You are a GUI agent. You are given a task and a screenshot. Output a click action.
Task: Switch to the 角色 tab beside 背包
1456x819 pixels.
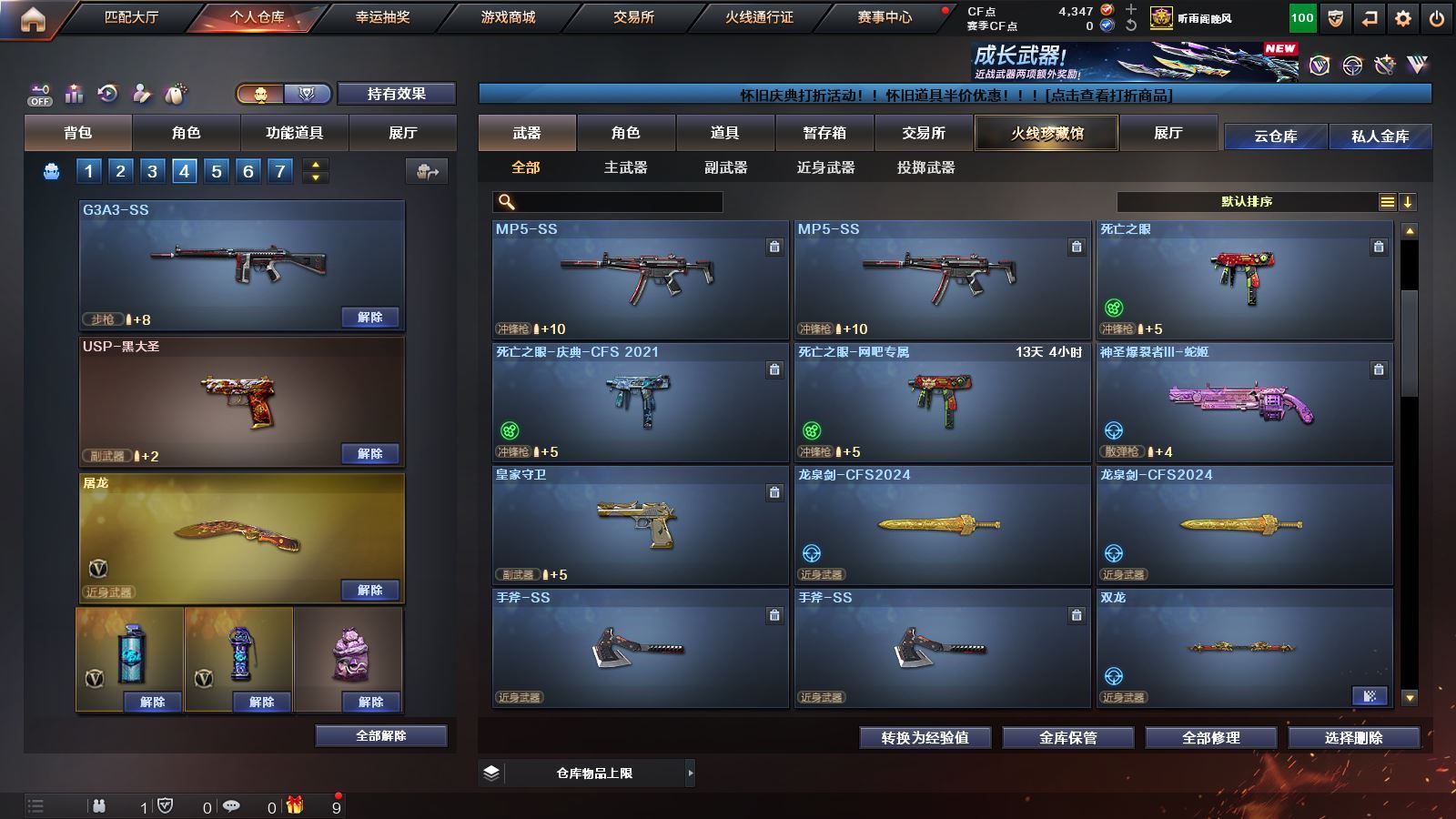(x=186, y=133)
